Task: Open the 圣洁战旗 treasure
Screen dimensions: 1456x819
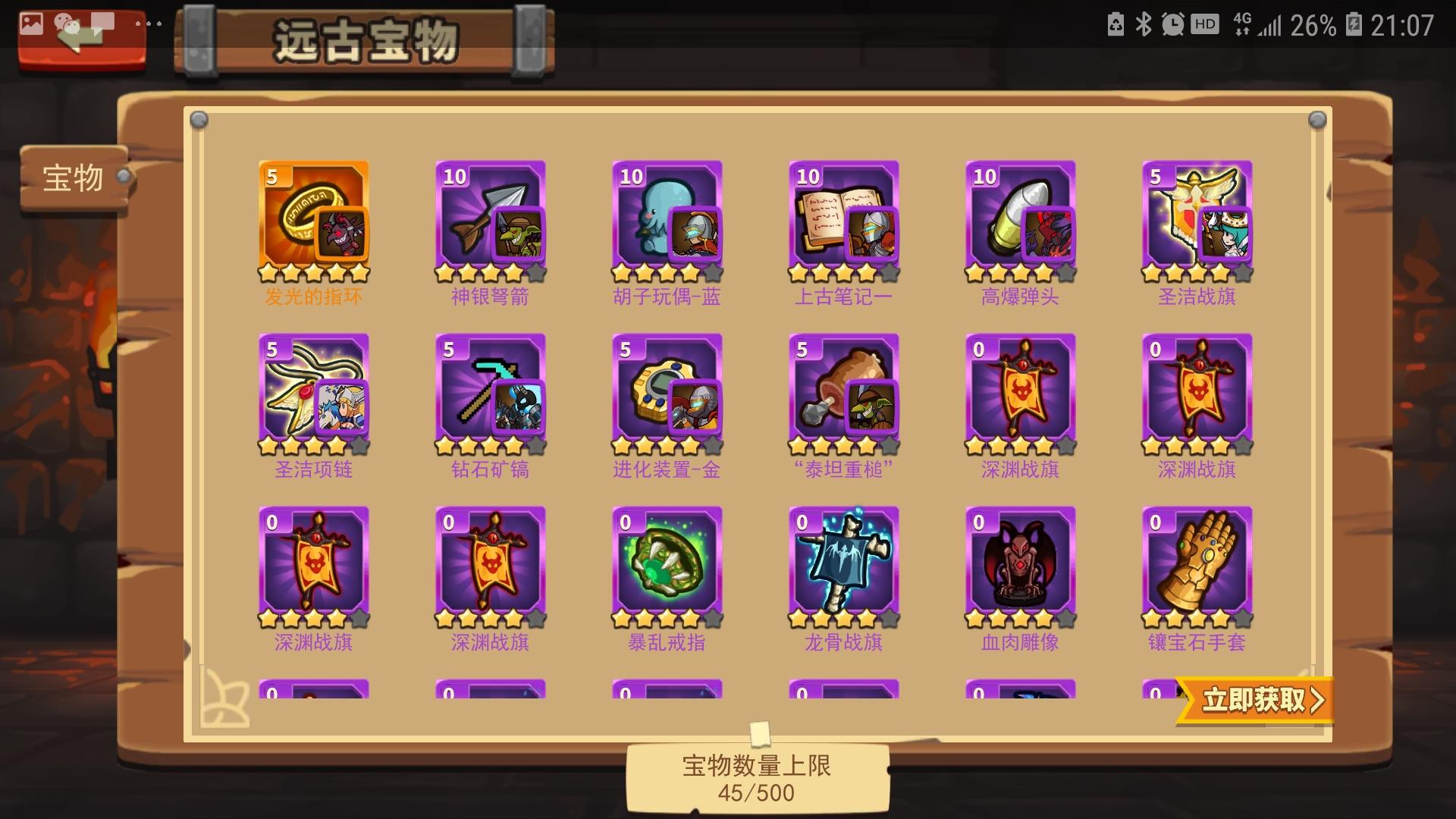Action: (x=1197, y=216)
